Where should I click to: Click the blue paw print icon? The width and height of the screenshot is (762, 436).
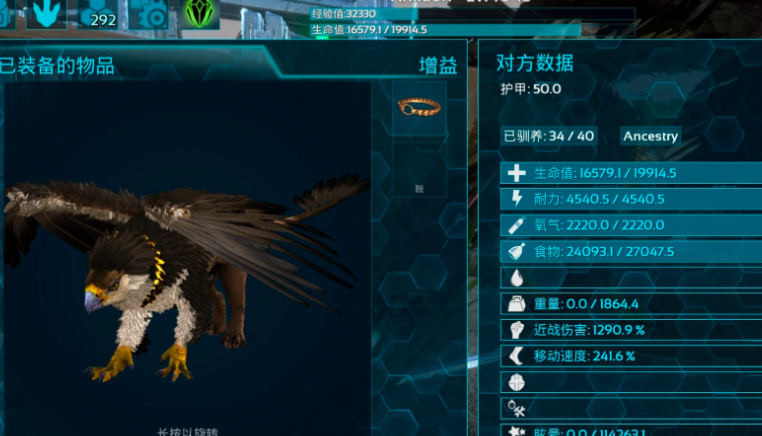46,13
